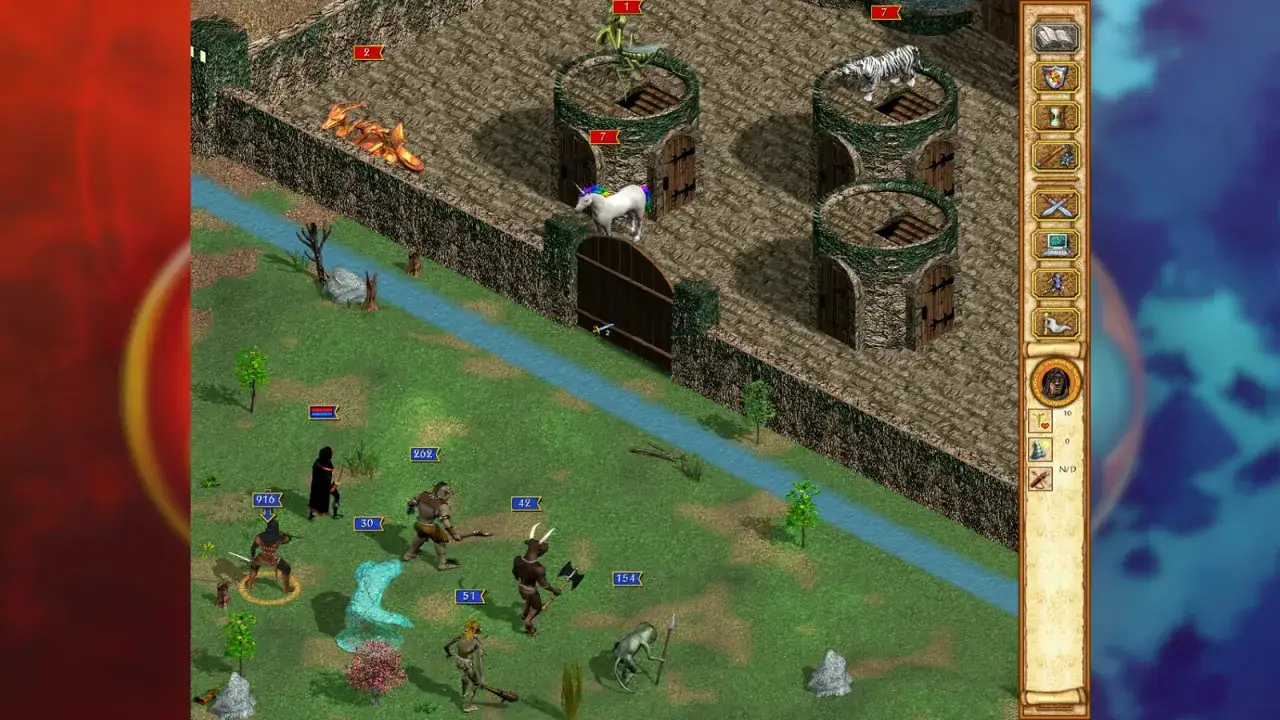Open combat settings via the monitor icon
The width and height of the screenshot is (1280, 720).
click(x=1057, y=244)
